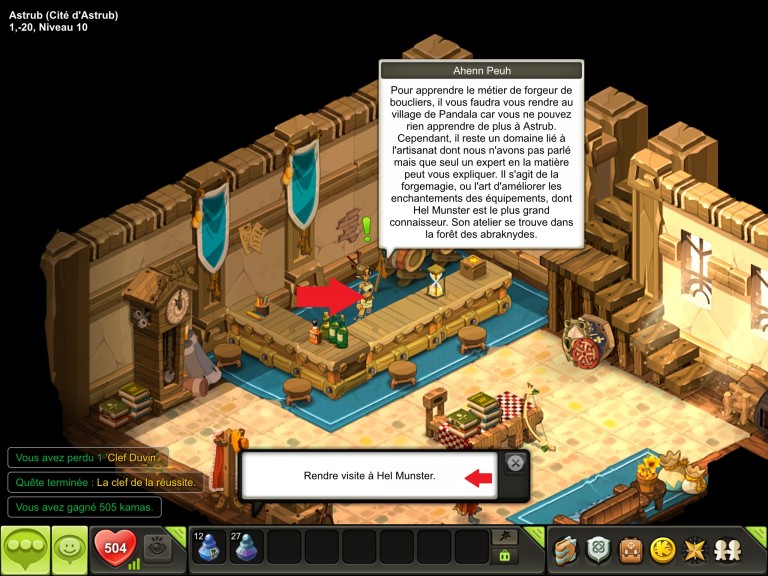Open the shield emblem menu
Image resolution: width=768 pixels, height=576 pixels.
point(599,549)
